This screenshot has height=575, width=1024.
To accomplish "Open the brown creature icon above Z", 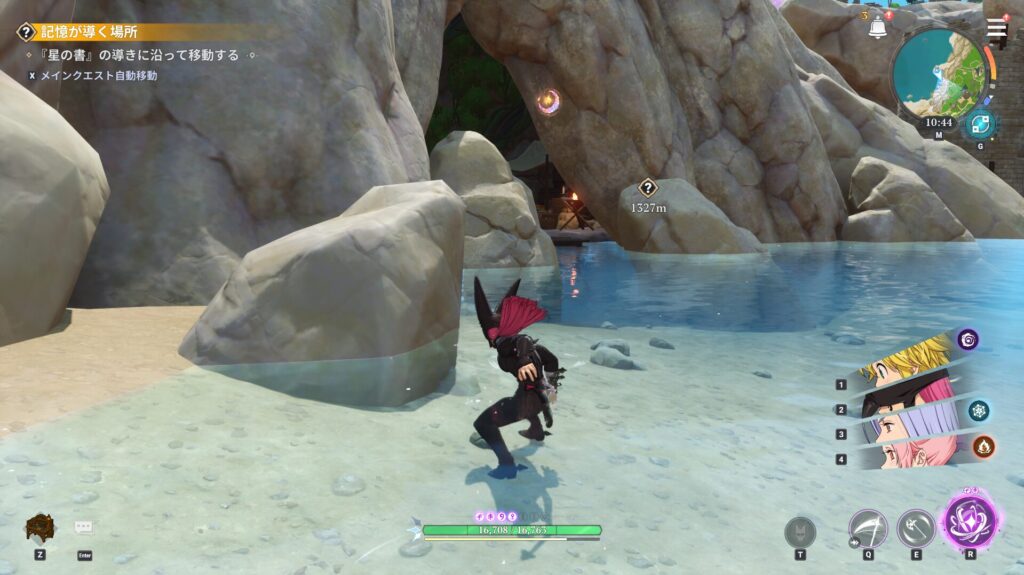I will tap(39, 527).
